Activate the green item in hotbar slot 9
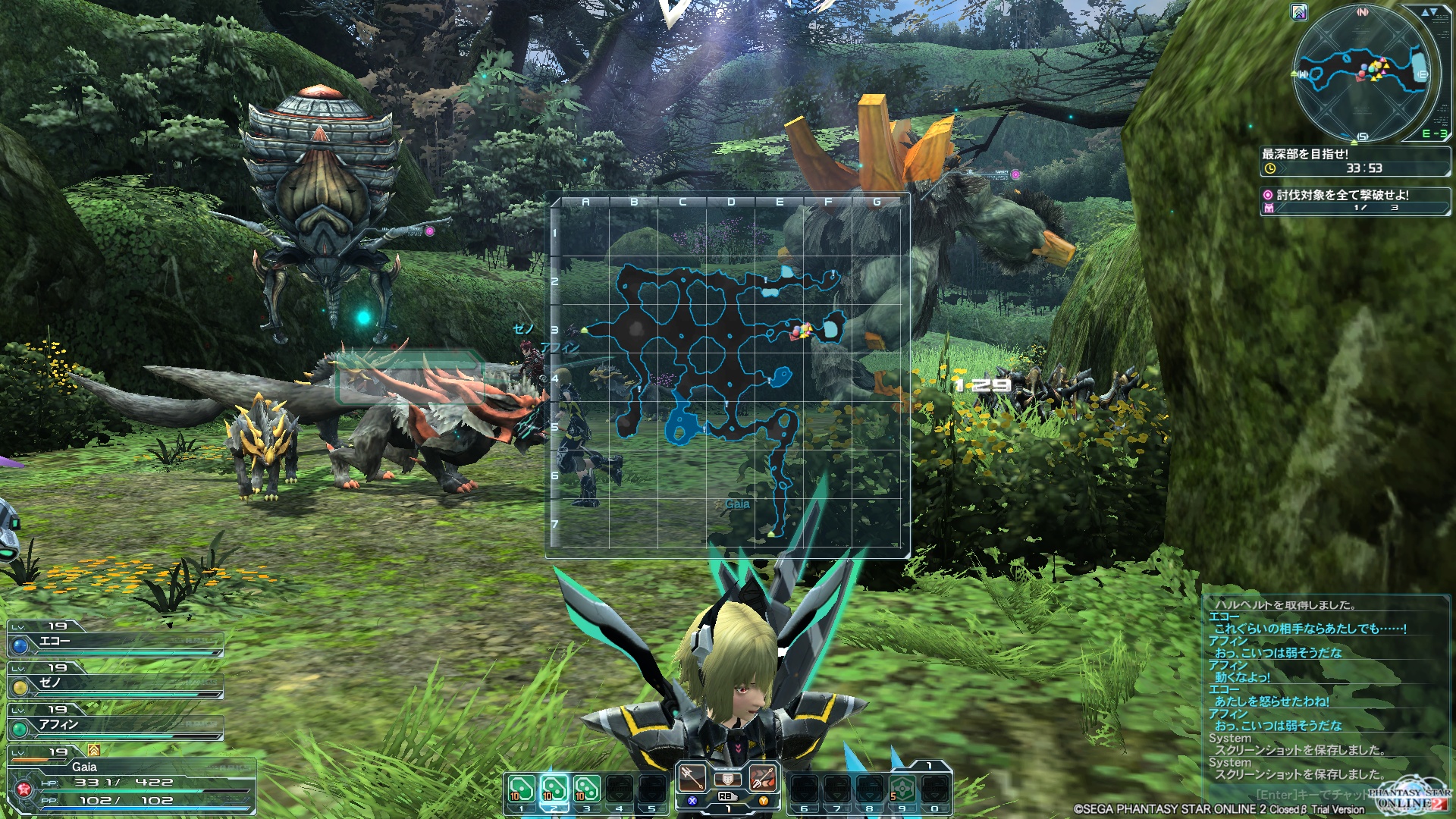Screen dimensions: 1456x819 point(902,789)
